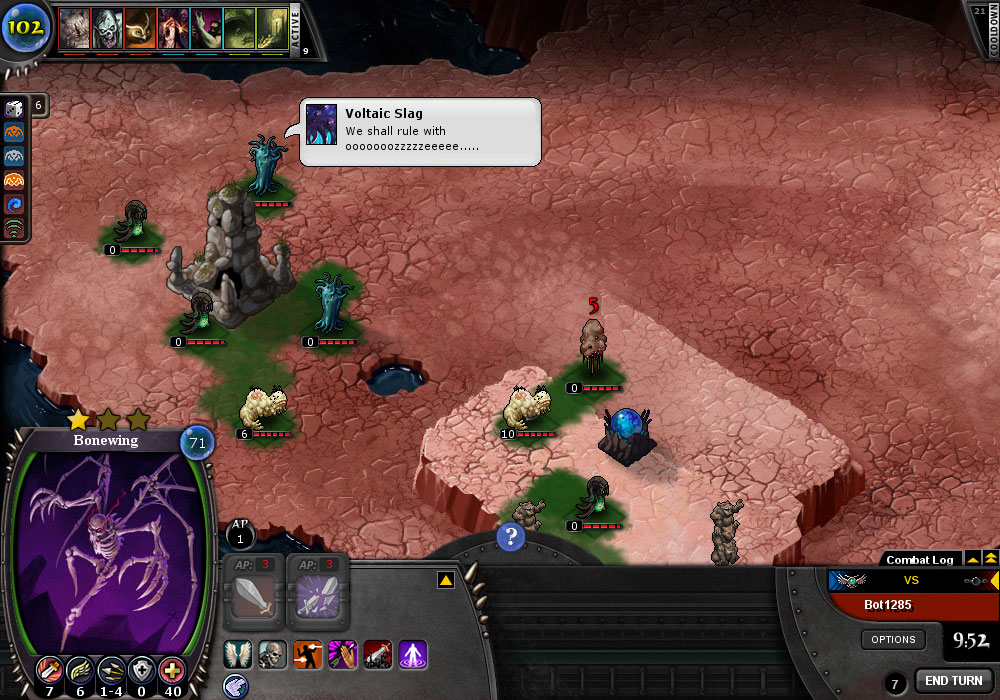Click the red cannon ability icon
Viewport: 1000px width, 700px height.
[x=377, y=656]
